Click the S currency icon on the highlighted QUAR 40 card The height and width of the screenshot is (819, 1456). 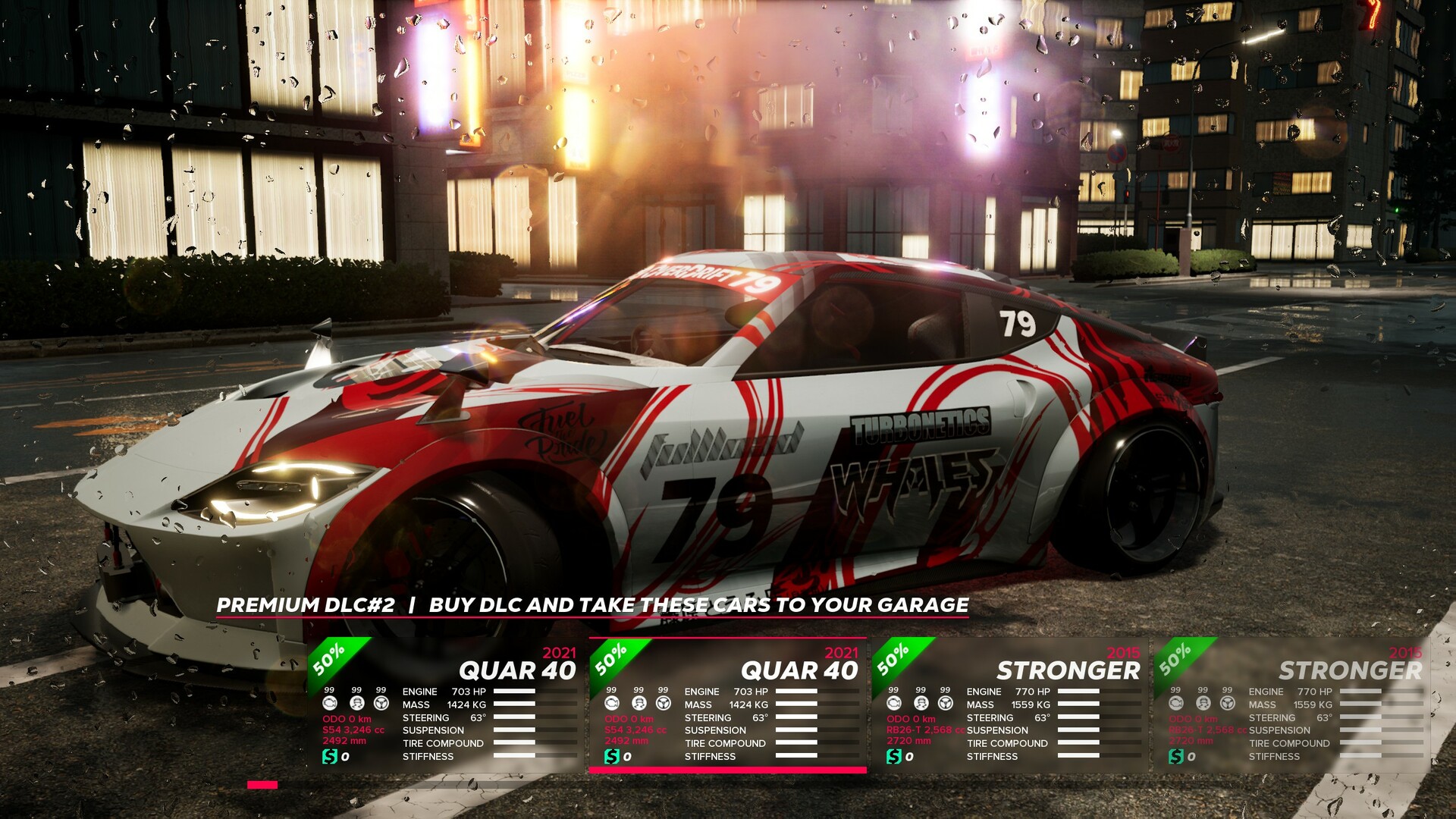611,755
